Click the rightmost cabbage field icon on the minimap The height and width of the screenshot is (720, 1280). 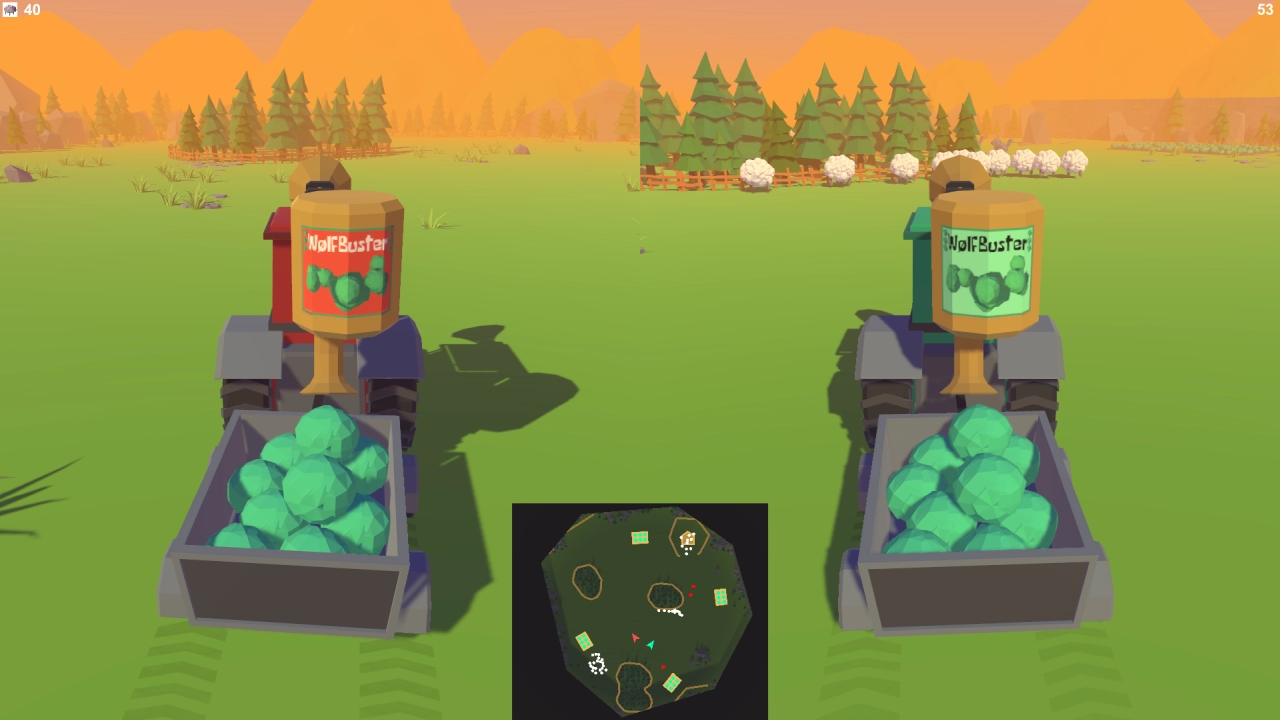pyautogui.click(x=722, y=596)
